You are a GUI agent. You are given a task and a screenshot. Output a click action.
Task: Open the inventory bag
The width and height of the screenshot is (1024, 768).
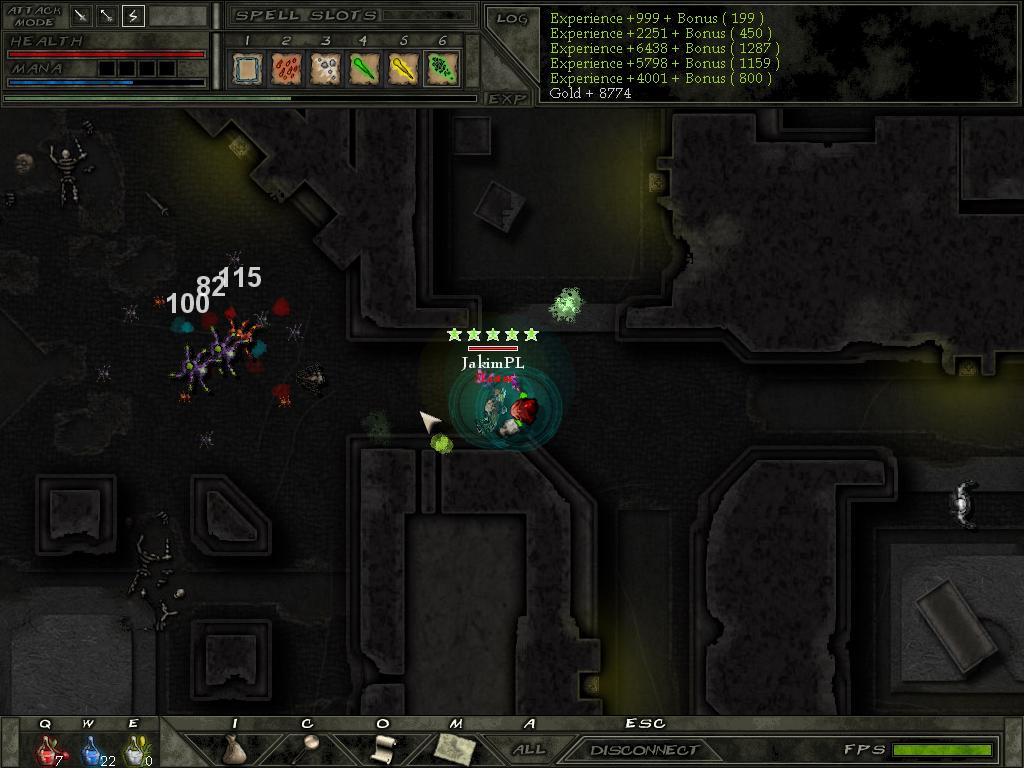pyautogui.click(x=234, y=749)
